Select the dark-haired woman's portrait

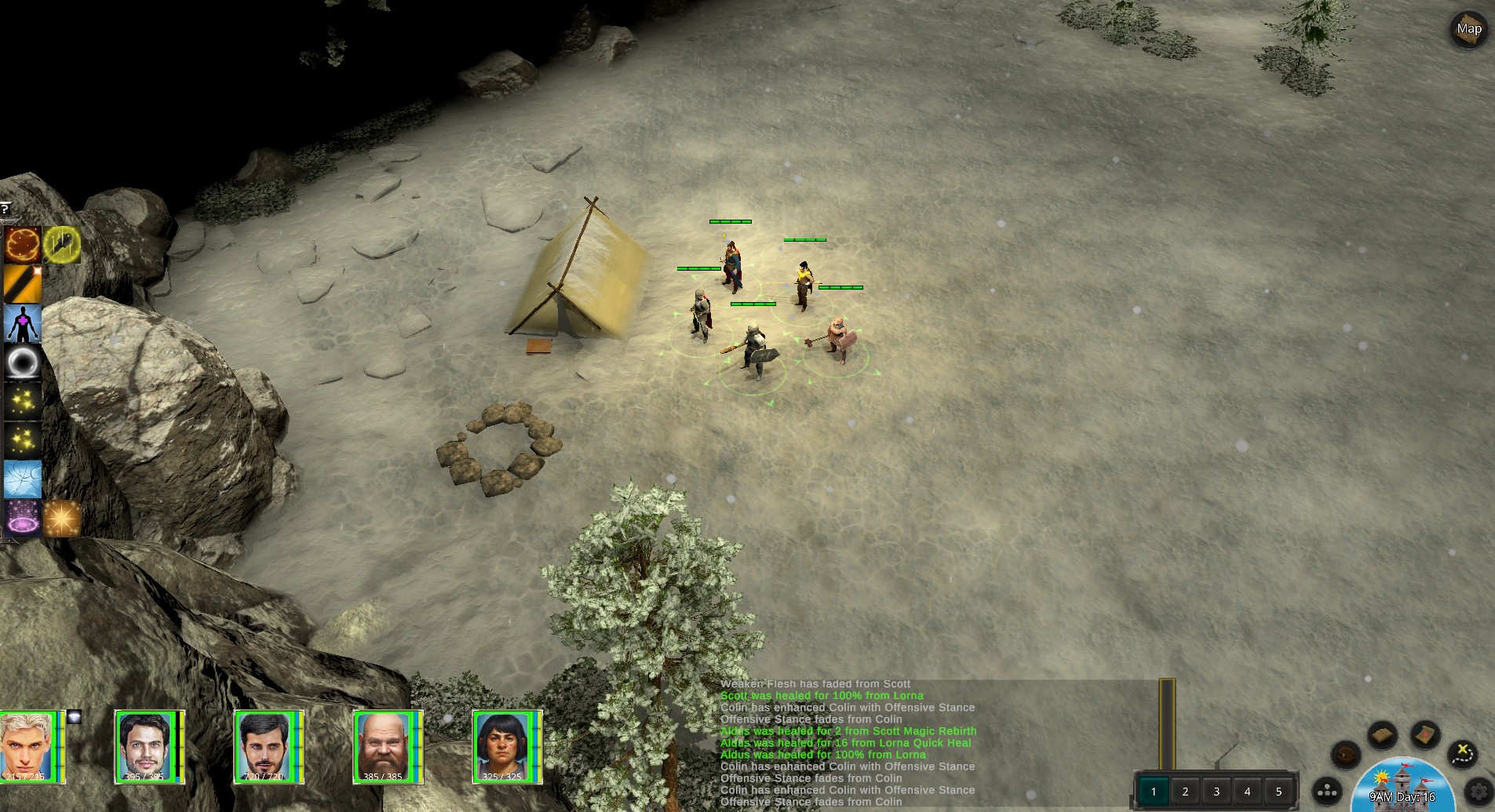(502, 746)
